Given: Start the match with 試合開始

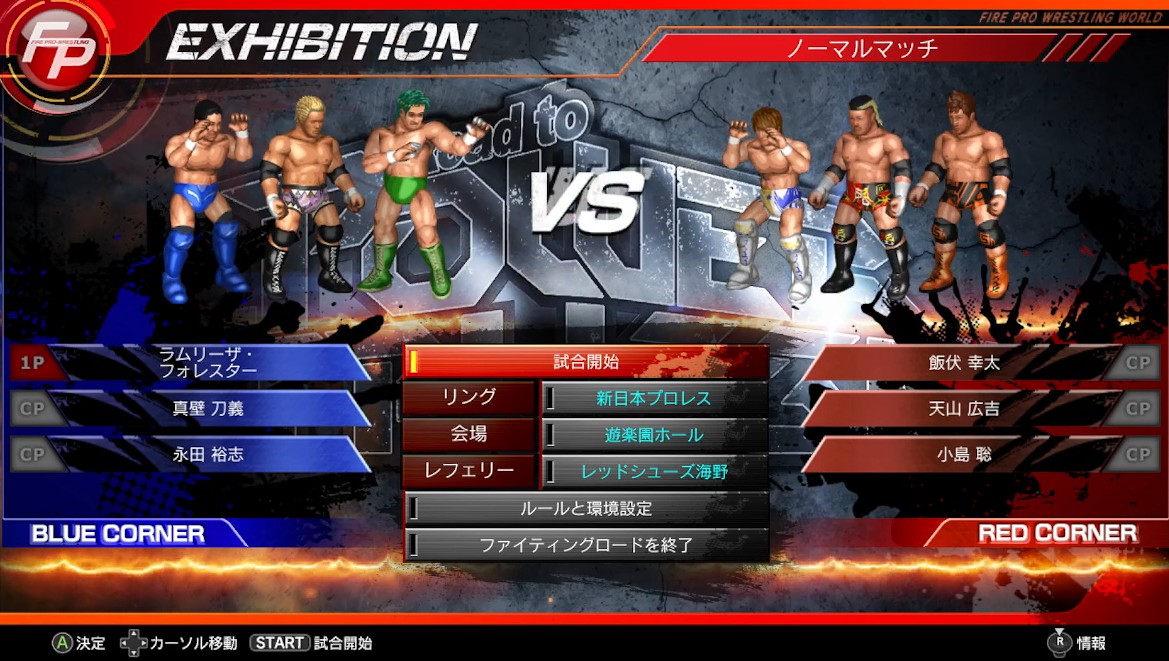Looking at the screenshot, I should click(x=586, y=362).
